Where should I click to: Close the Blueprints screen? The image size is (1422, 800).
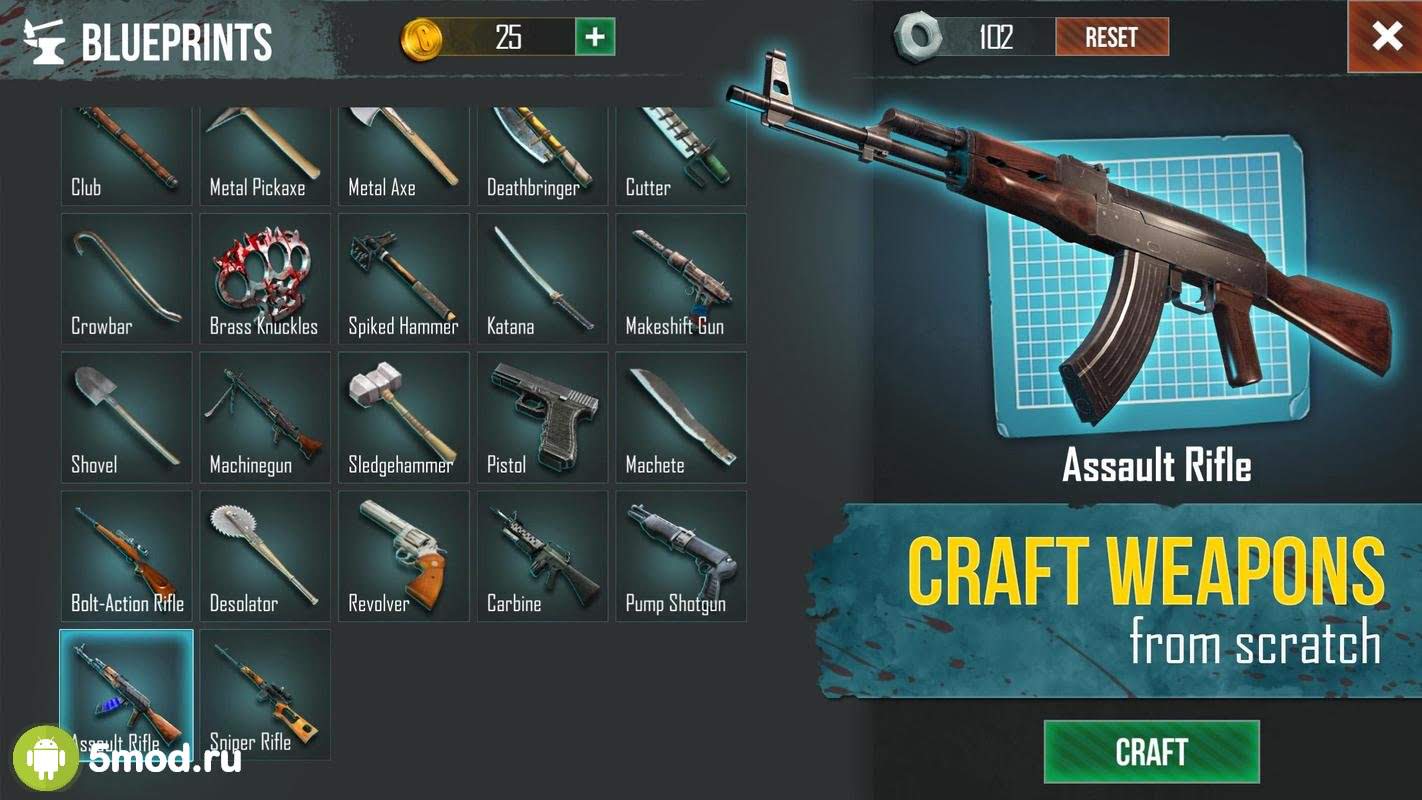1386,37
